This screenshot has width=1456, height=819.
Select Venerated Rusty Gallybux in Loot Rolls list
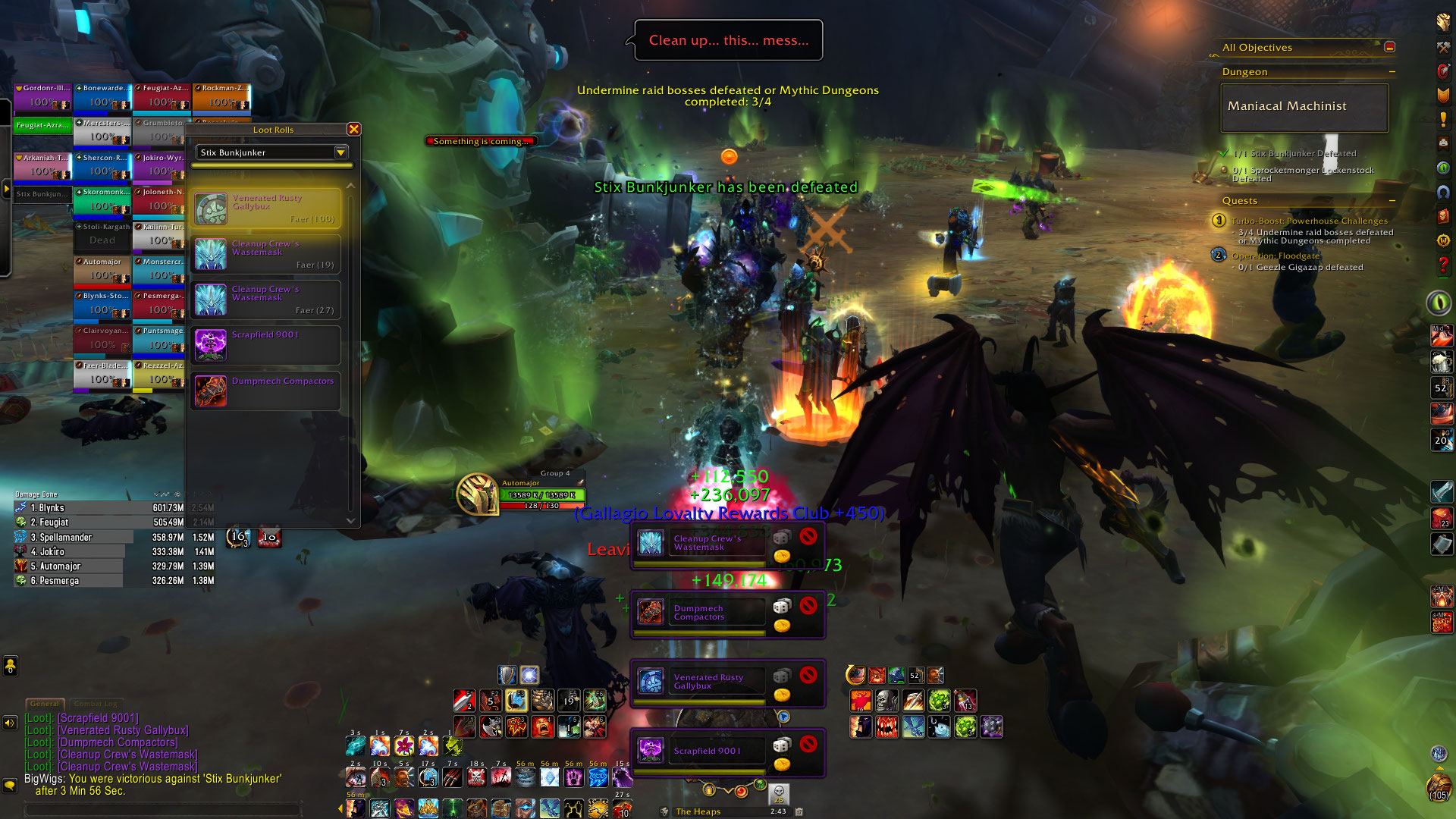coord(265,209)
